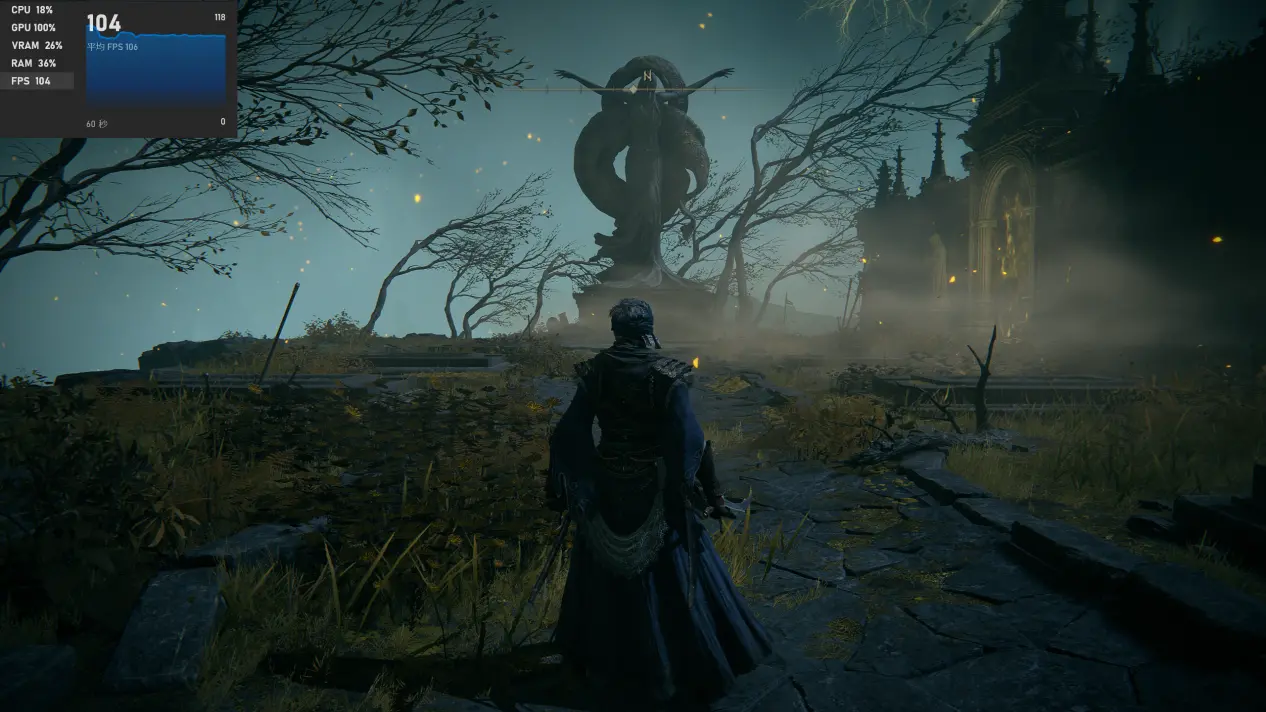Show the VRAM usage graph in the overlay
This screenshot has width=1266, height=712.
pyautogui.click(x=36, y=45)
